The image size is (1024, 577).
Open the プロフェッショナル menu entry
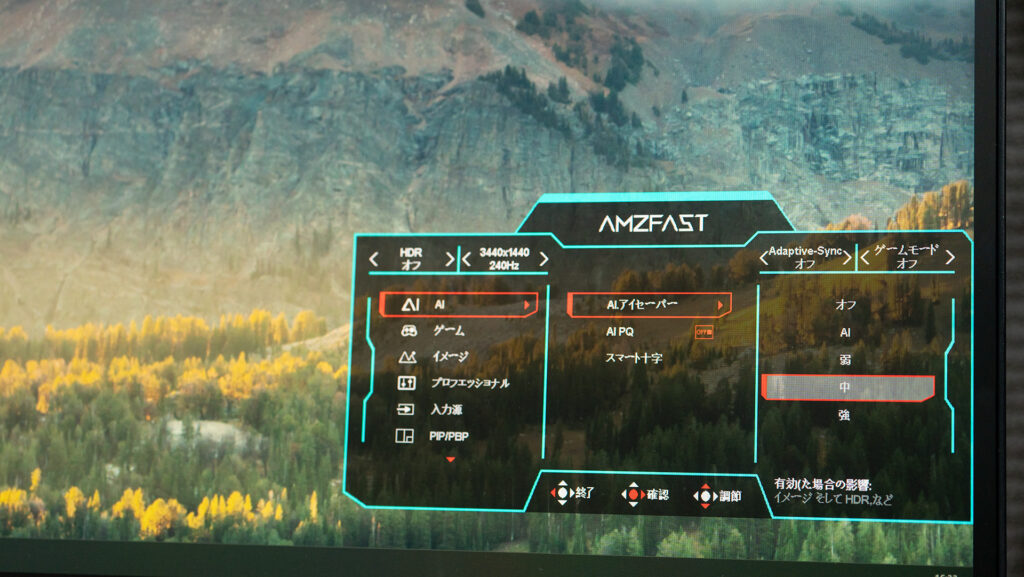click(x=469, y=383)
